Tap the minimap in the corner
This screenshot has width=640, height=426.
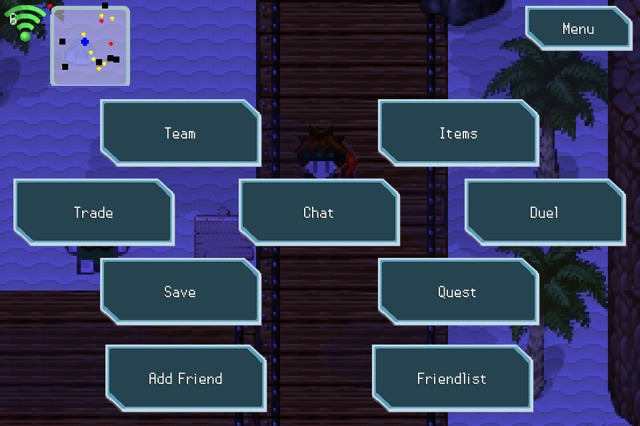click(x=91, y=45)
